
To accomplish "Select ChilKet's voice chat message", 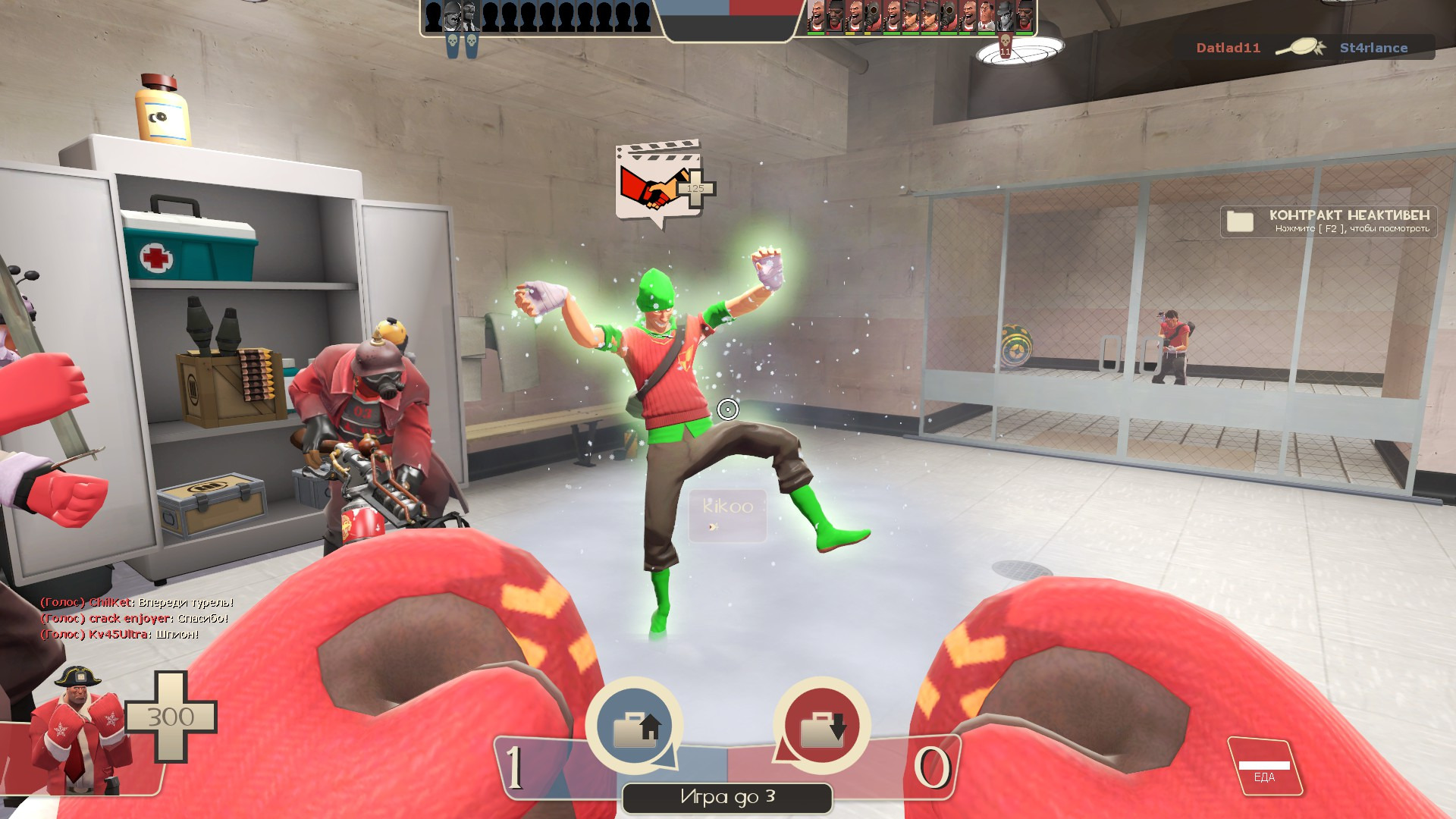I will pos(137,603).
